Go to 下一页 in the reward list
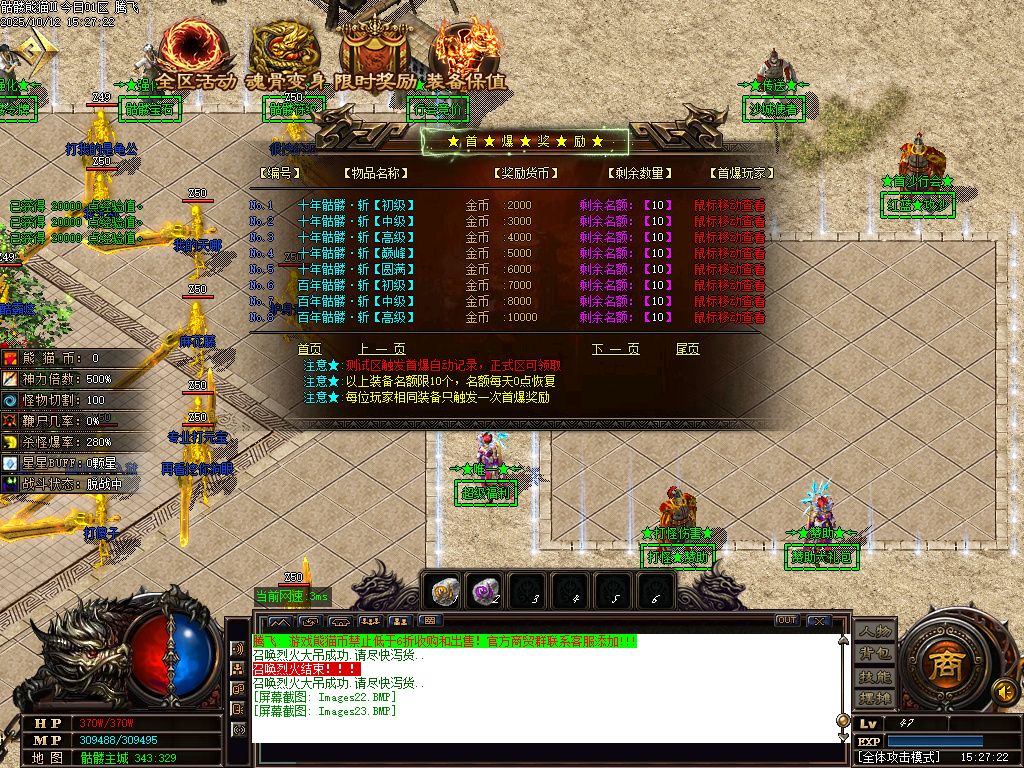The height and width of the screenshot is (768, 1024). click(x=615, y=349)
